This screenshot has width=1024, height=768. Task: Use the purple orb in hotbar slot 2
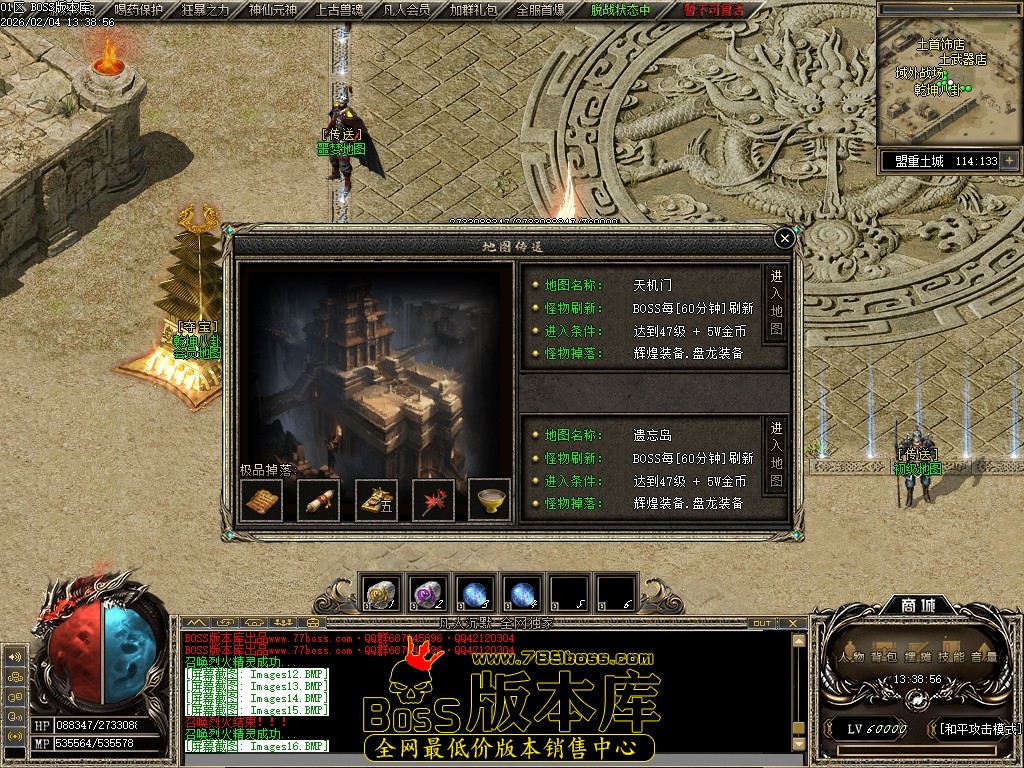427,593
